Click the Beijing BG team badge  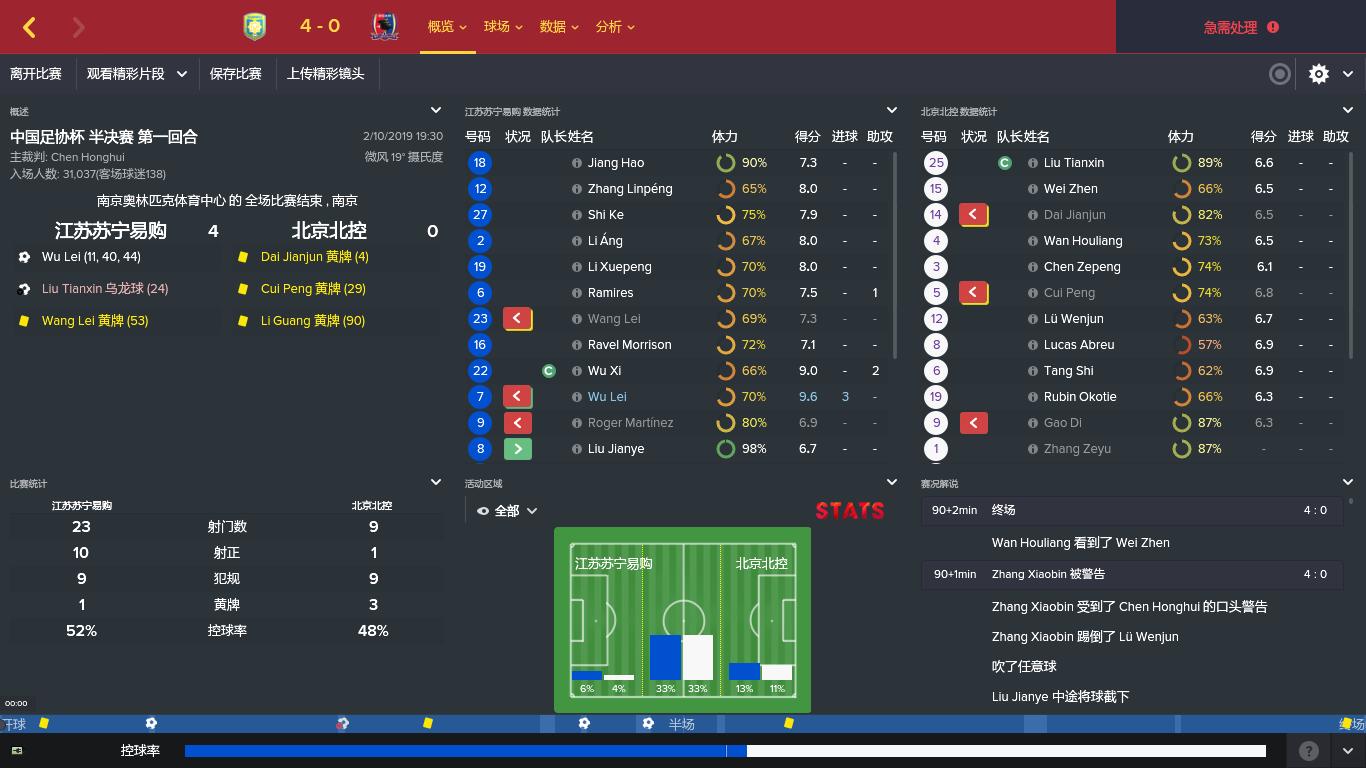pos(383,26)
